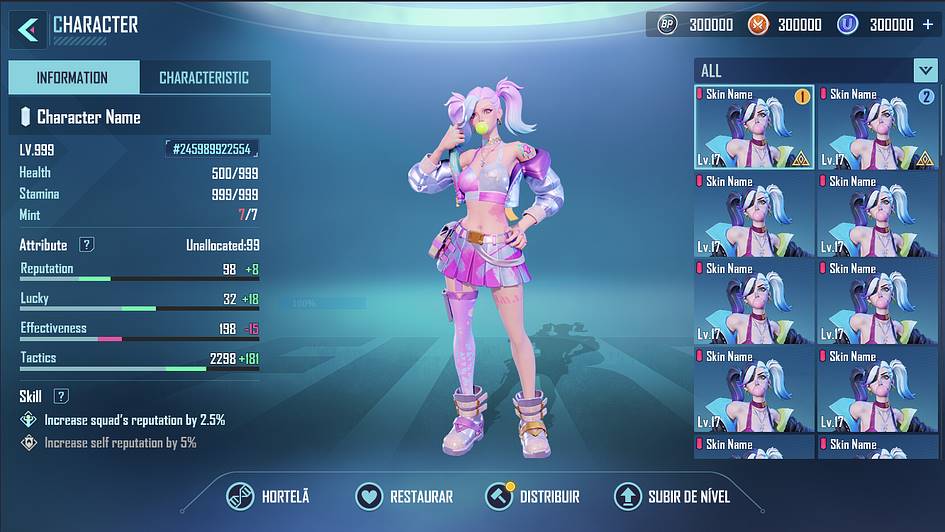Select the self reputation 5% skill
This screenshot has height=532, width=945.
(x=120, y=442)
